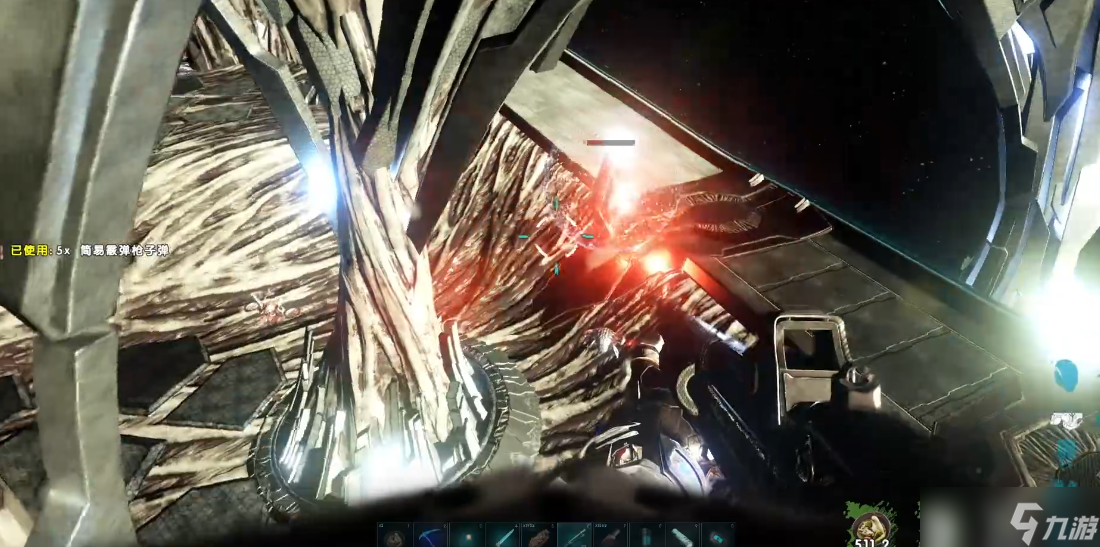Select the pickaxe in hotbar slot 2

coord(430,535)
